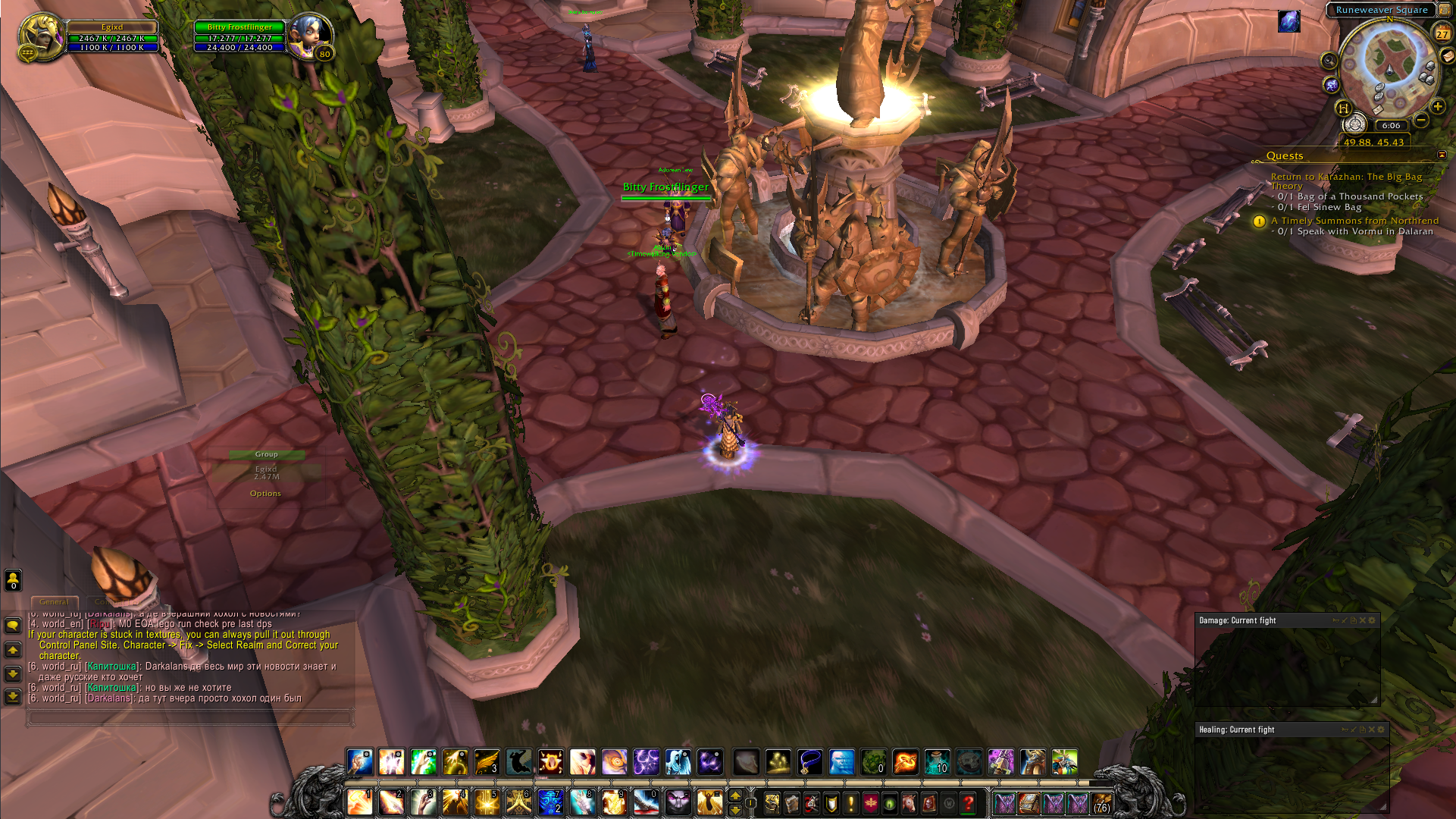
Task: Open the red question mark help button
Action: 968,802
